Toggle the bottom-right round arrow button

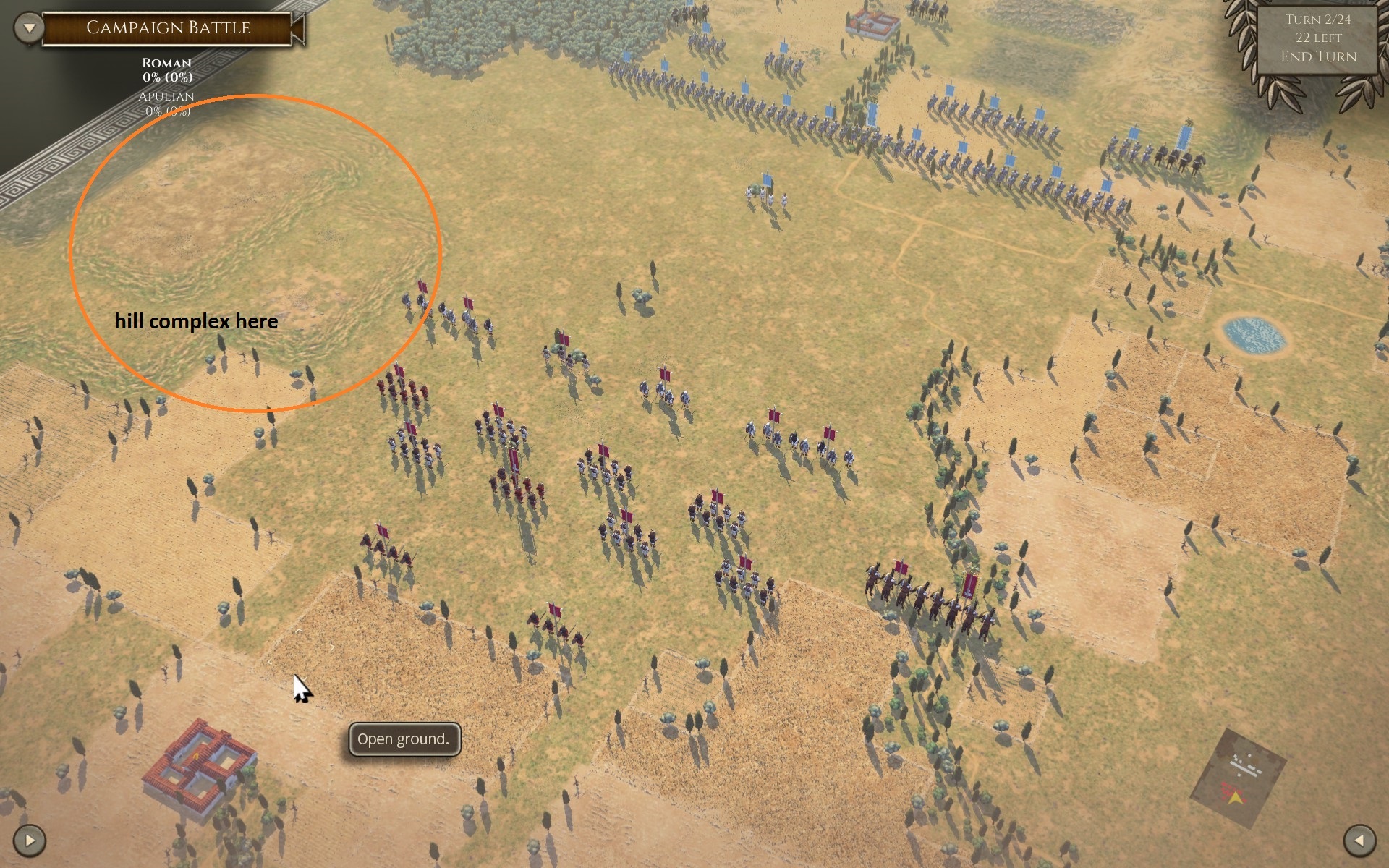[x=1359, y=840]
